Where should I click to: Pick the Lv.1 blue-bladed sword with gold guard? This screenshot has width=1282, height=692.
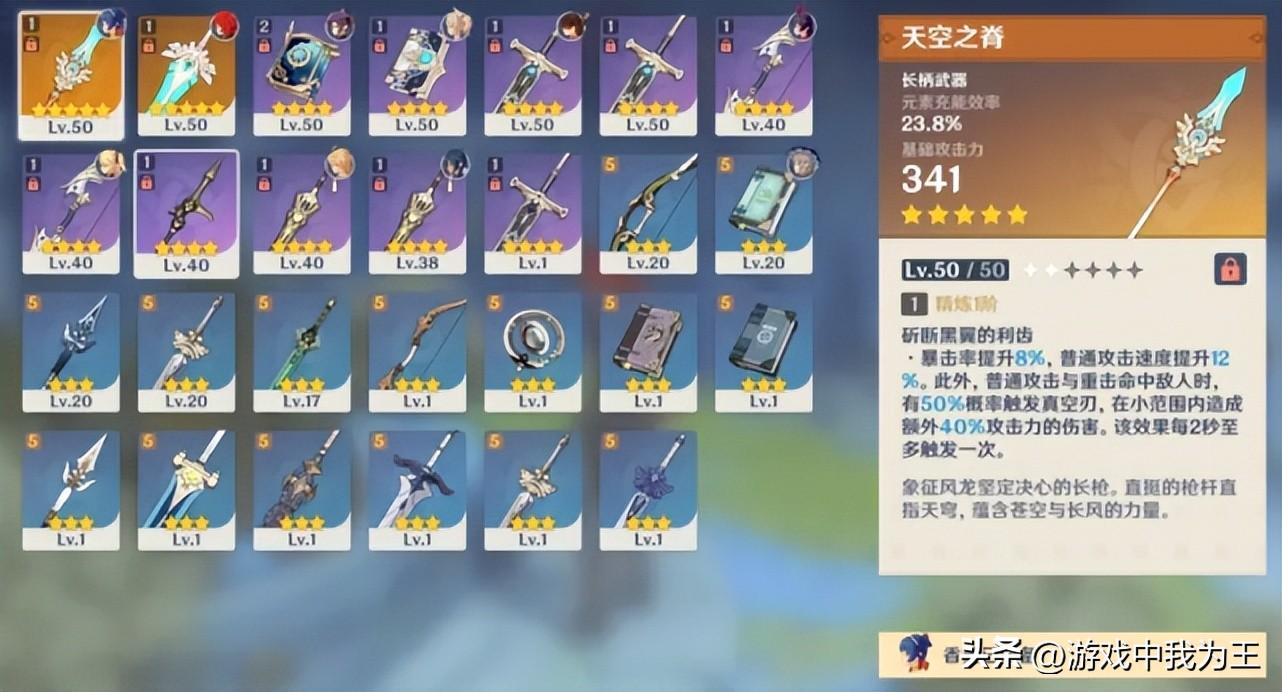point(186,488)
